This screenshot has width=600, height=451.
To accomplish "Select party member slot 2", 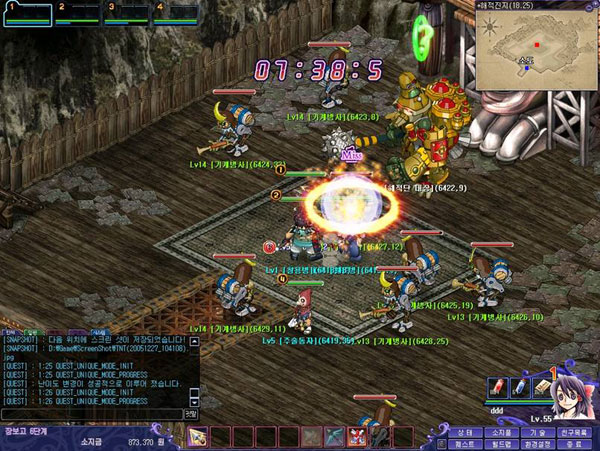I will (x=76, y=12).
